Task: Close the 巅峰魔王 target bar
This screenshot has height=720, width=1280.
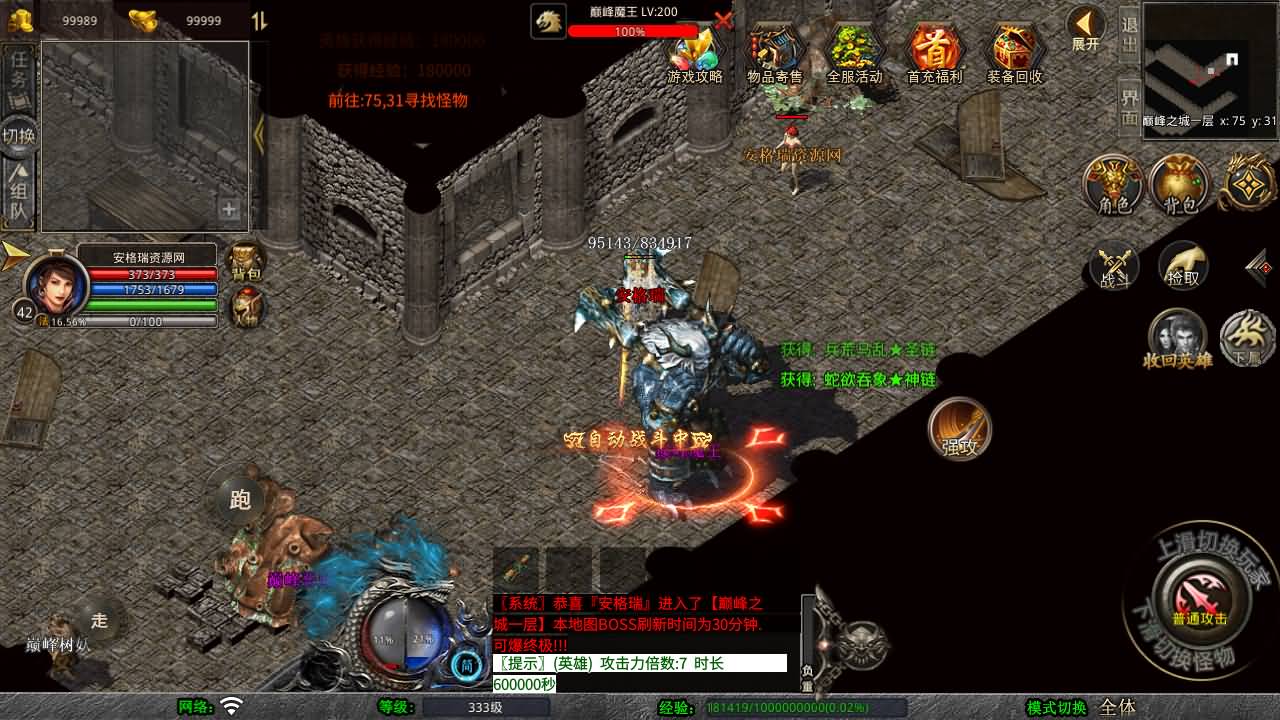Action: click(x=724, y=19)
